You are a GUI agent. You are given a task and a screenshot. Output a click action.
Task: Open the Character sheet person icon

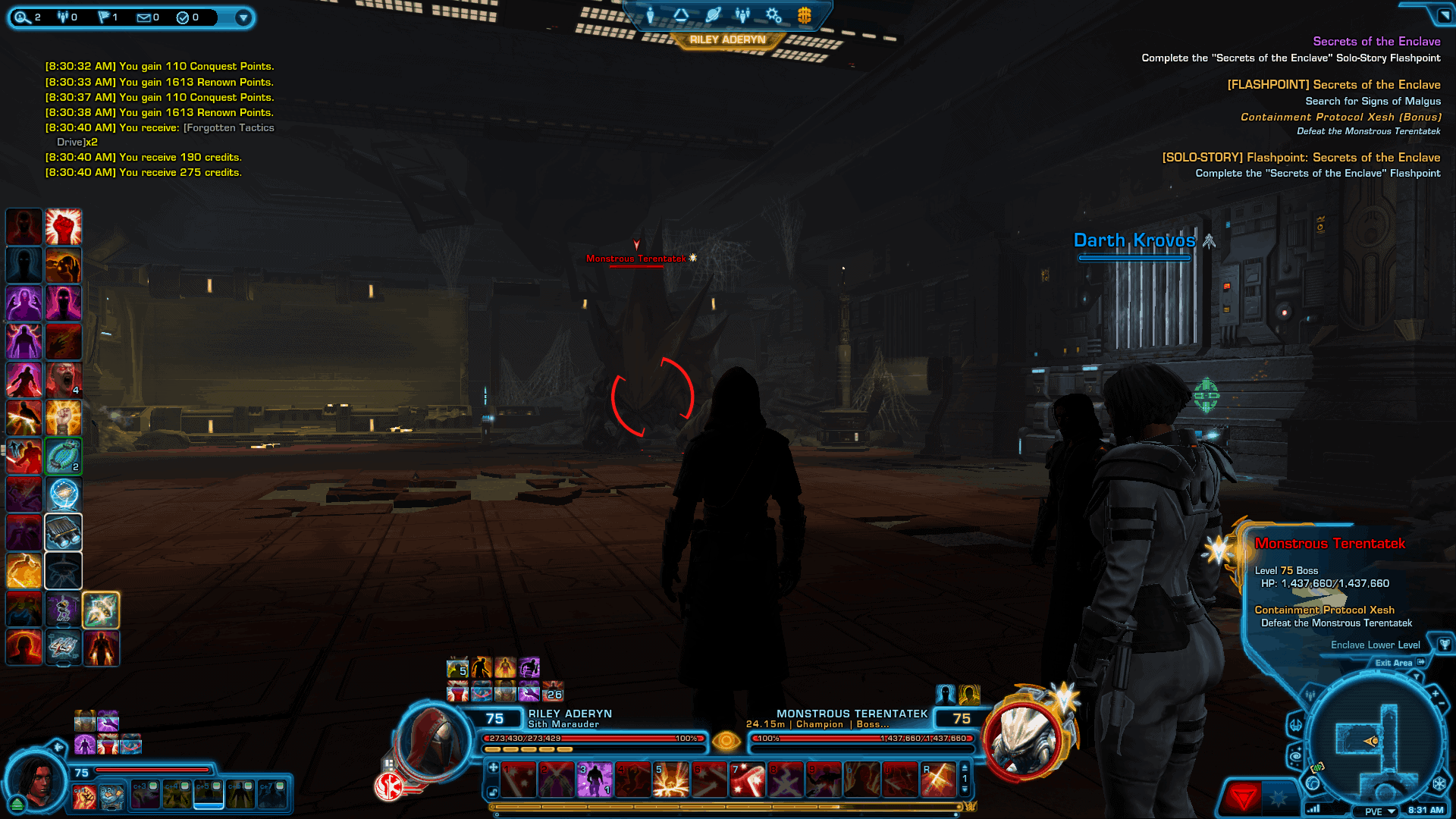[651, 14]
